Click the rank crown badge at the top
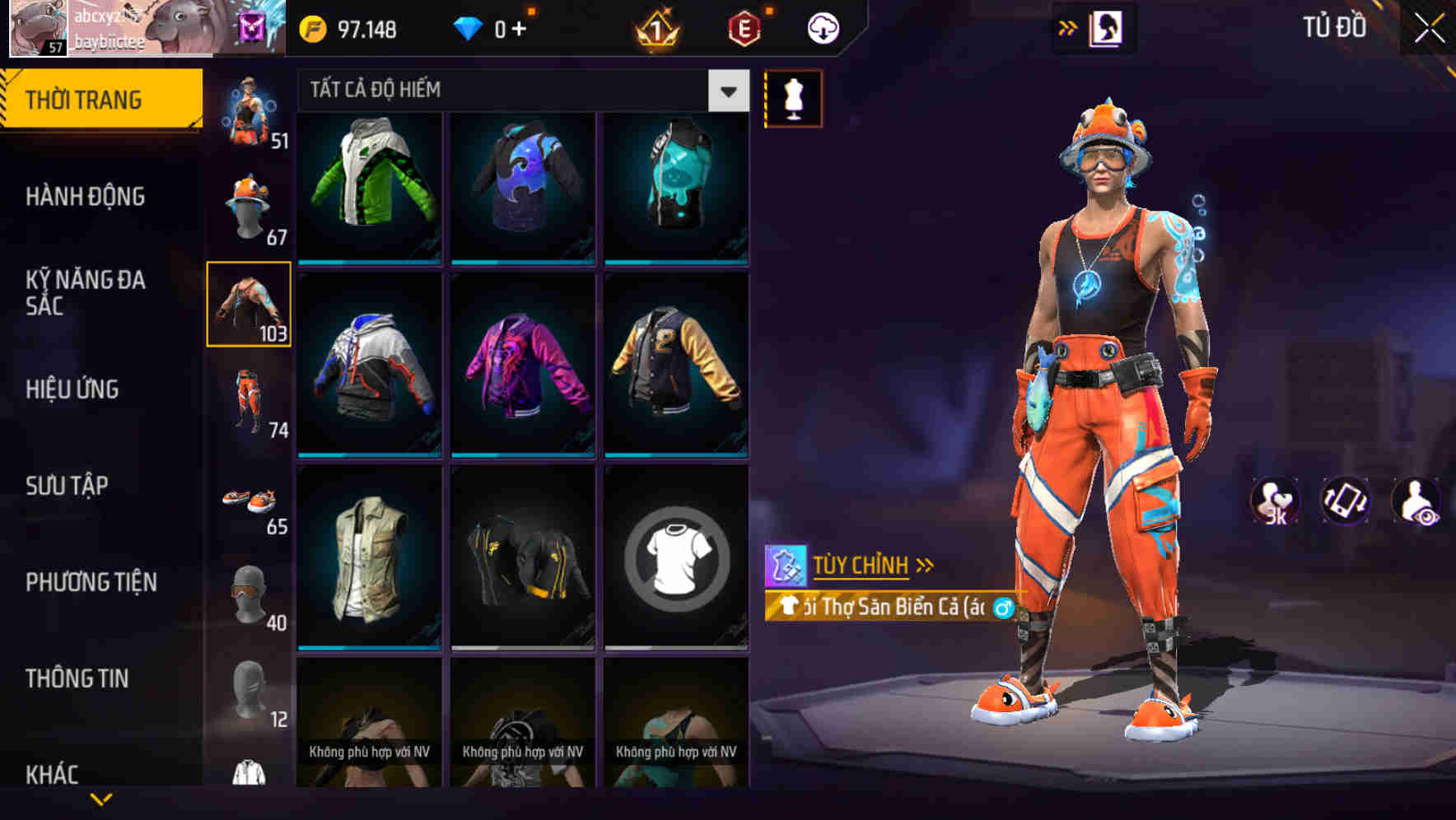 click(x=655, y=27)
